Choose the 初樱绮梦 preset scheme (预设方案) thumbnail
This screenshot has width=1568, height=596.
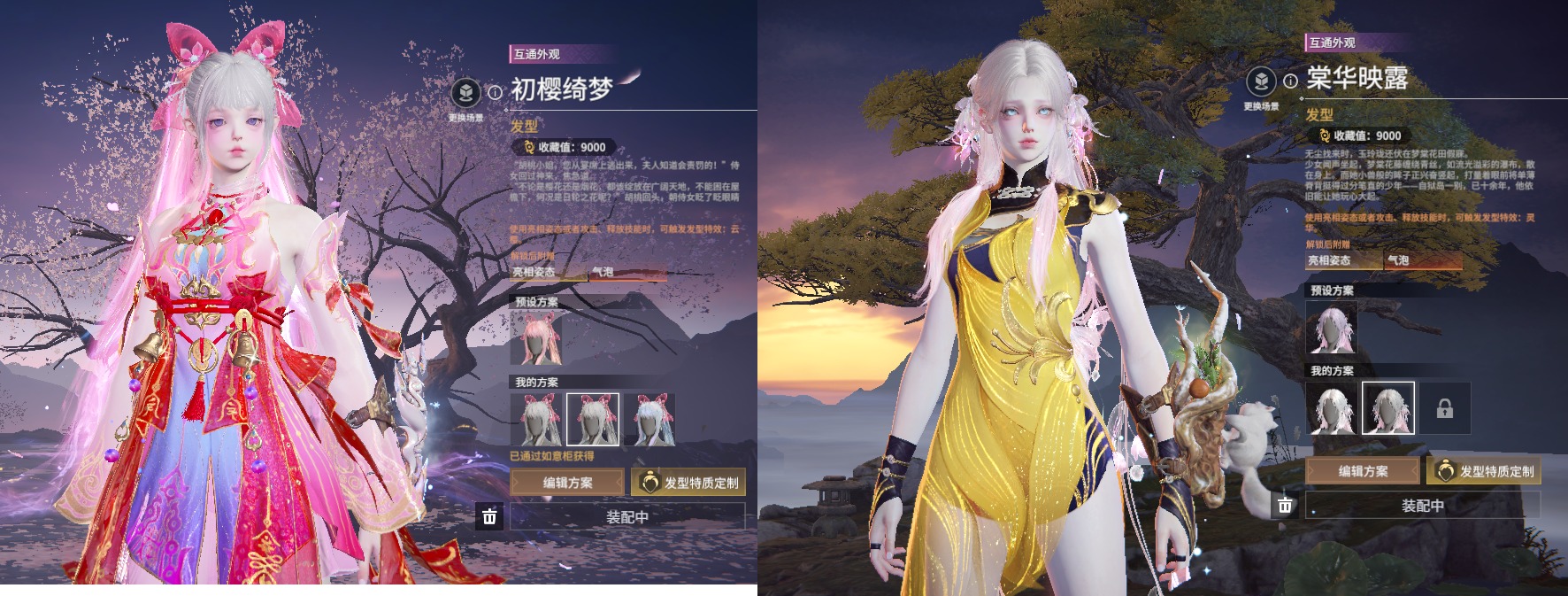click(536, 337)
